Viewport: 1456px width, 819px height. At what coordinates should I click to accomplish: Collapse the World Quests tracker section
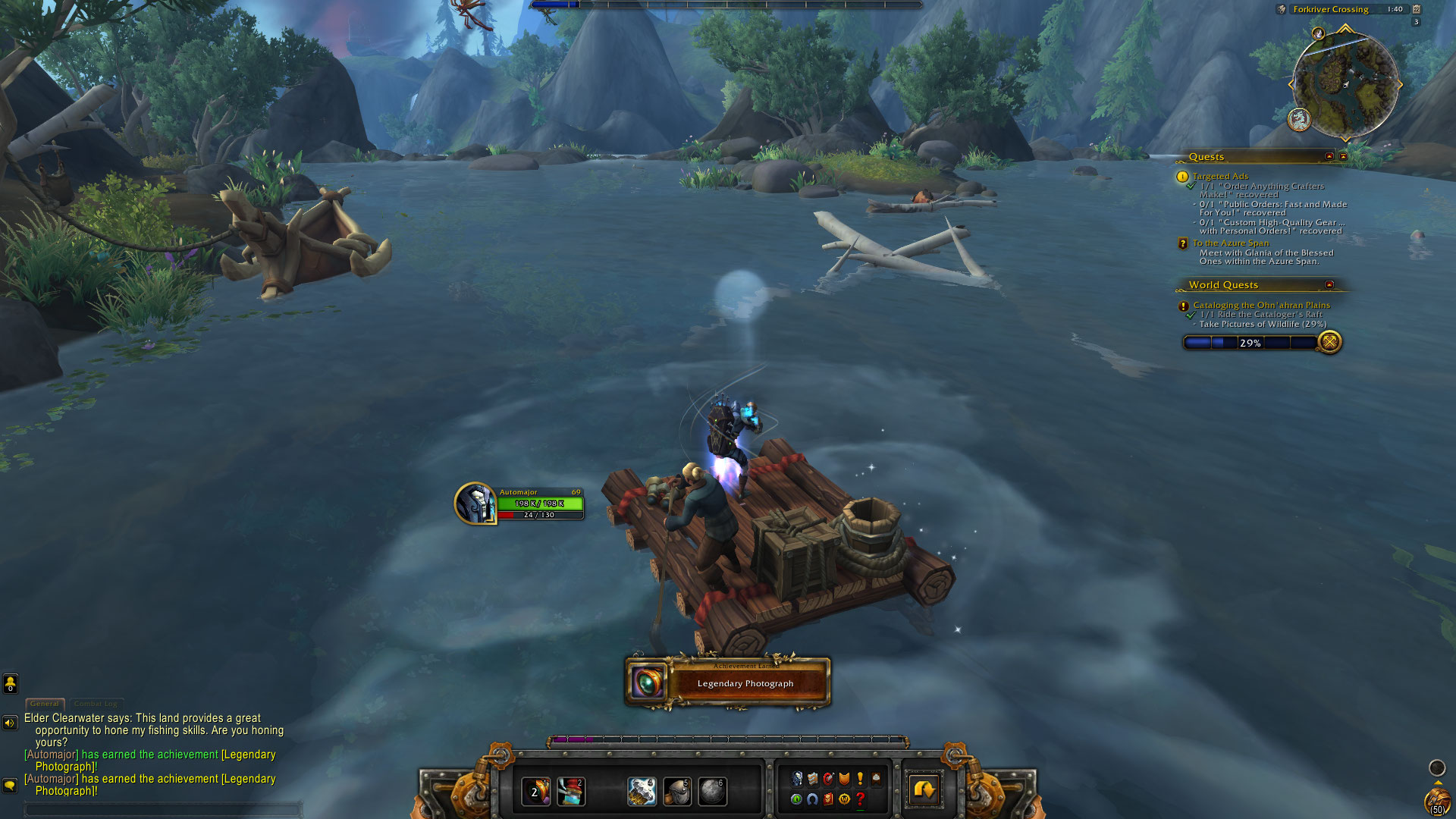tap(1329, 284)
